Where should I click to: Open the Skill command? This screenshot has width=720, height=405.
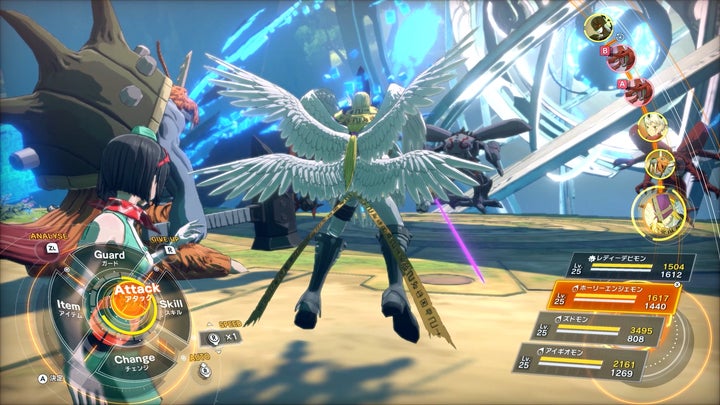pyautogui.click(x=171, y=304)
